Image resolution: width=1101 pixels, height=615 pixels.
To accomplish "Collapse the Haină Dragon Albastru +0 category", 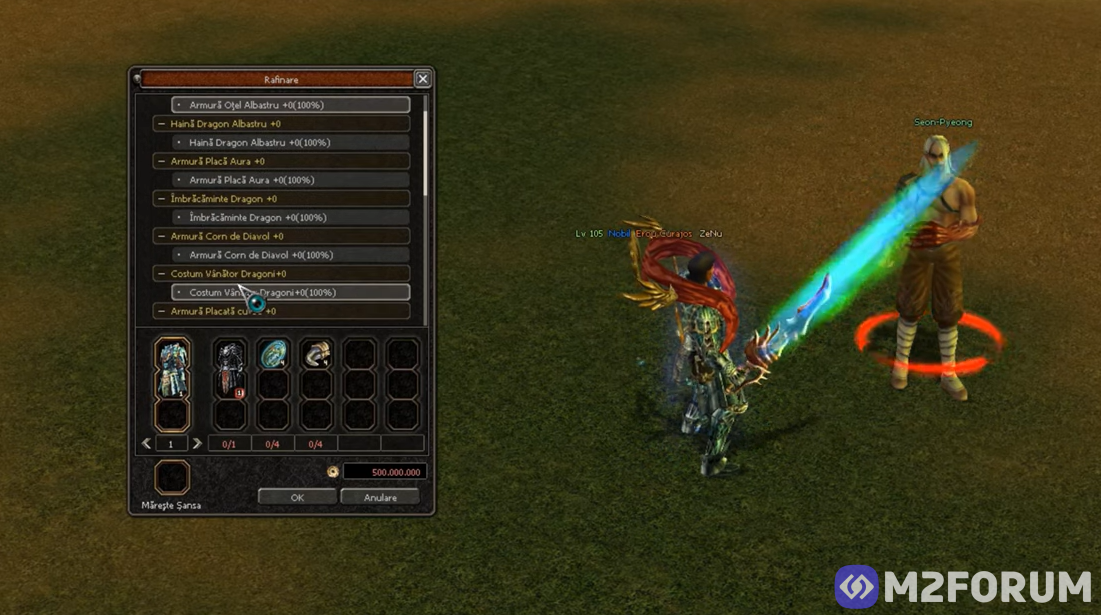I will (x=162, y=124).
